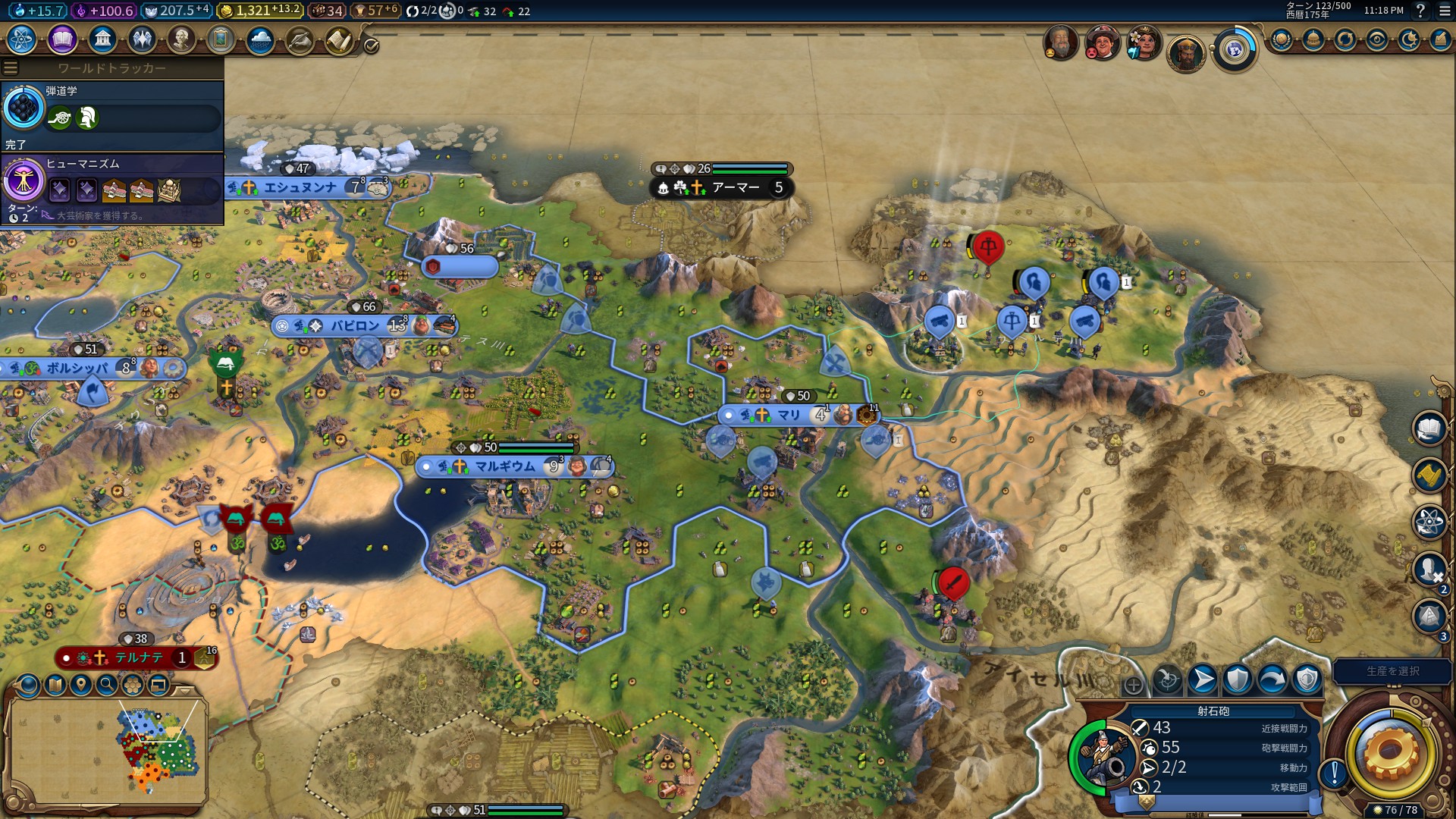Open the government building icon
This screenshot has width=1456, height=819.
[x=102, y=39]
